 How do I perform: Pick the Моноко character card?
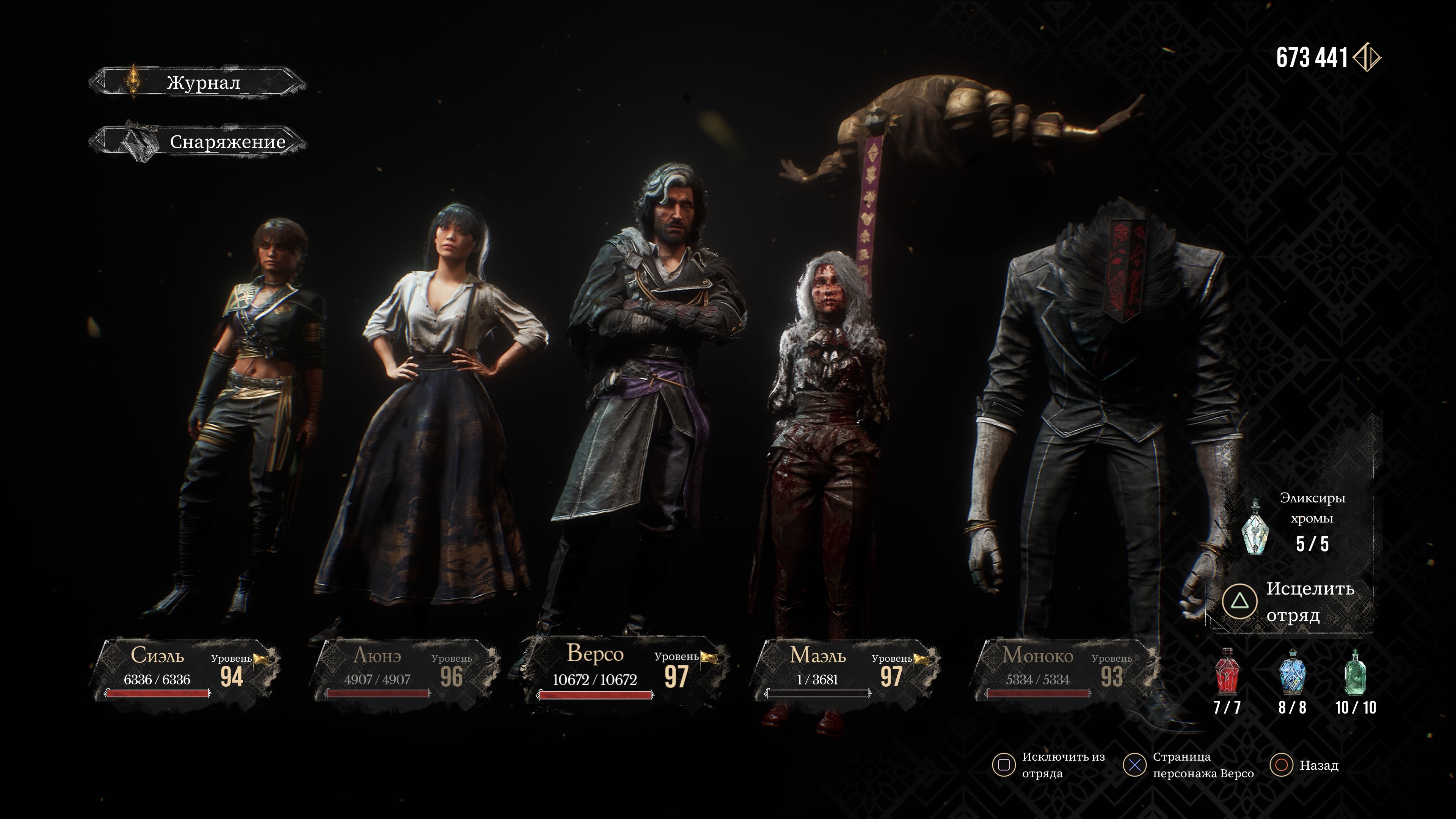(1065, 670)
